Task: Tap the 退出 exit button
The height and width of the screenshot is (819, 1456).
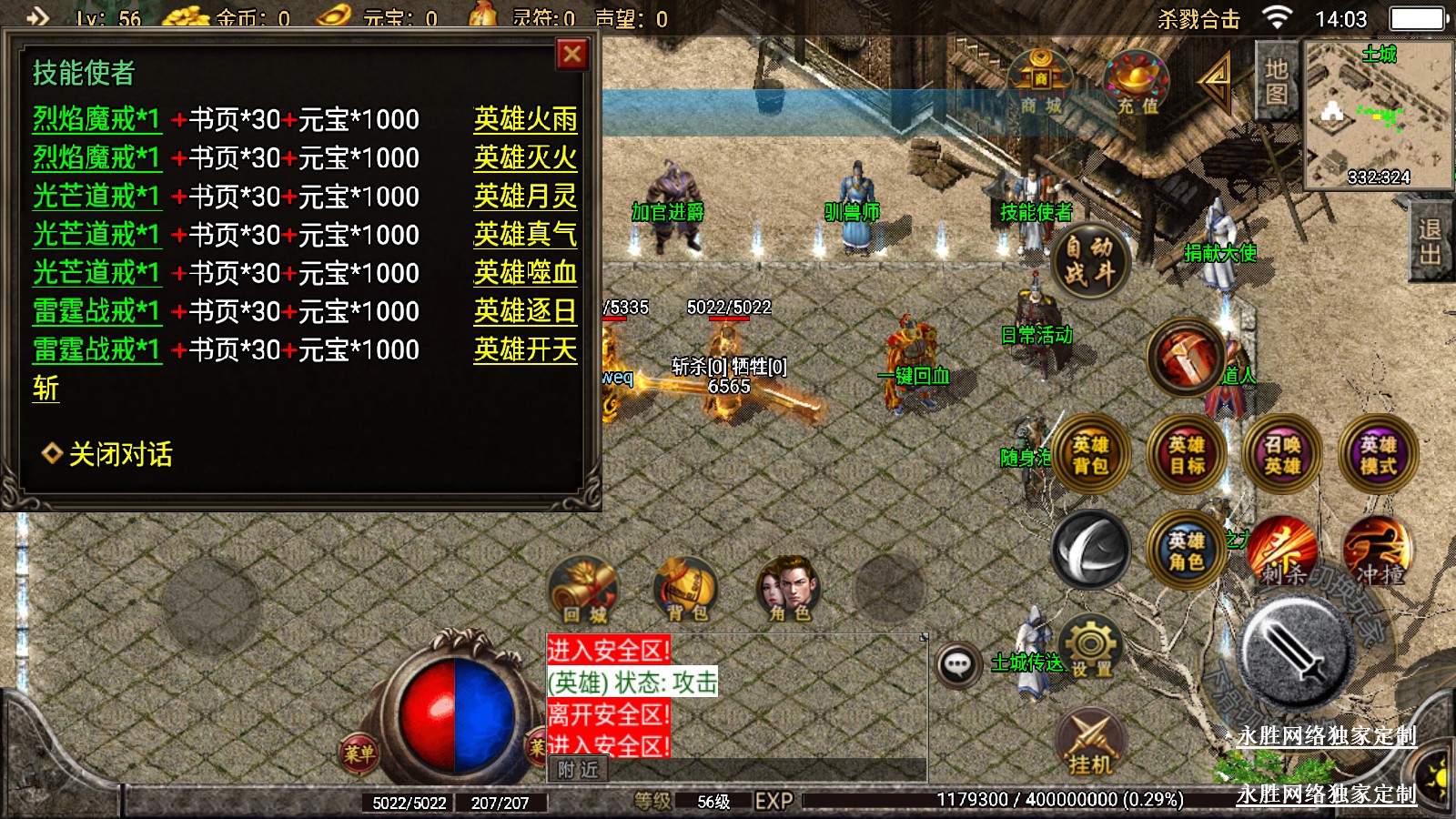Action: pos(1430,242)
